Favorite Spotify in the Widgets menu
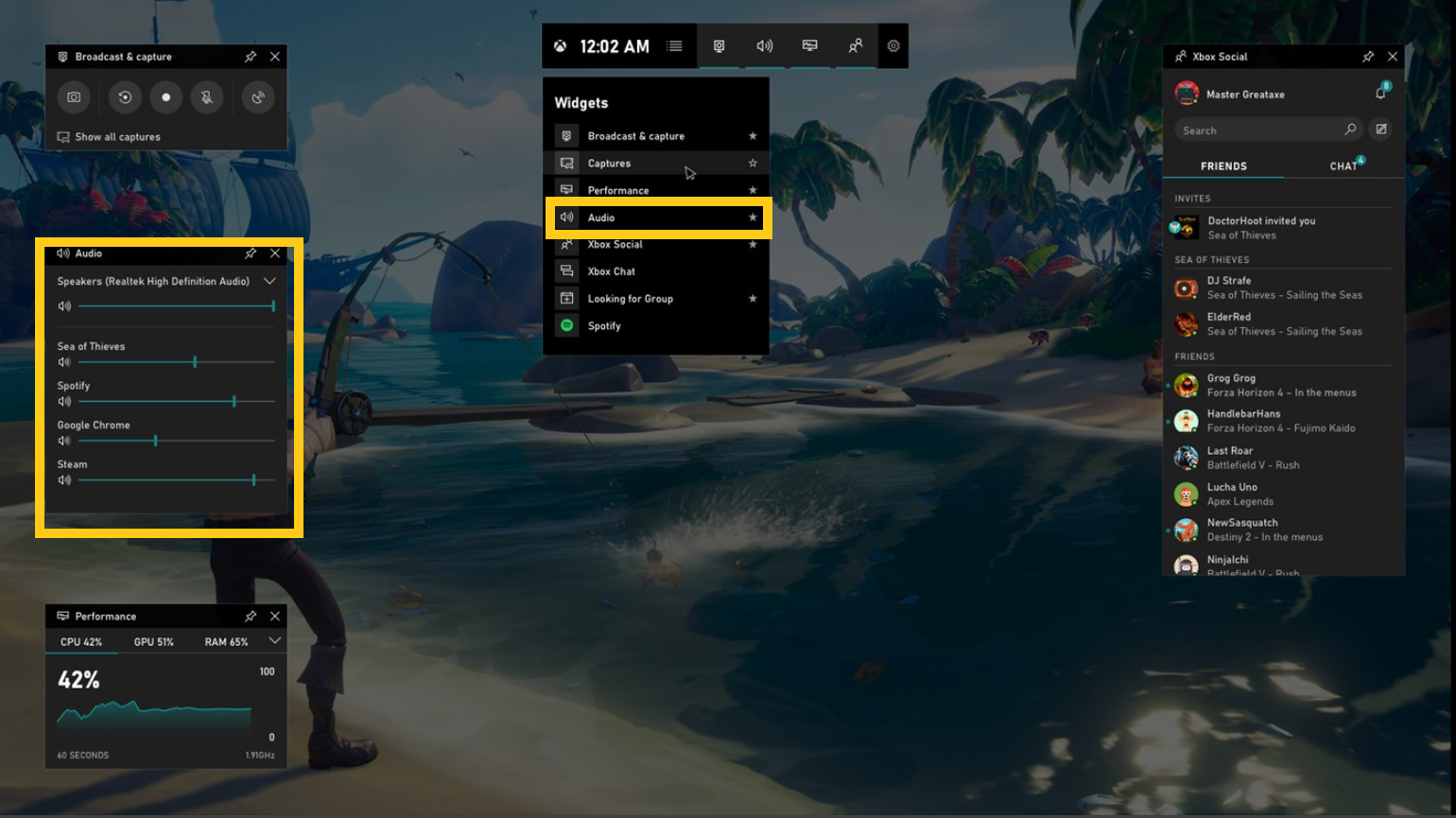The image size is (1456, 818). [x=754, y=325]
